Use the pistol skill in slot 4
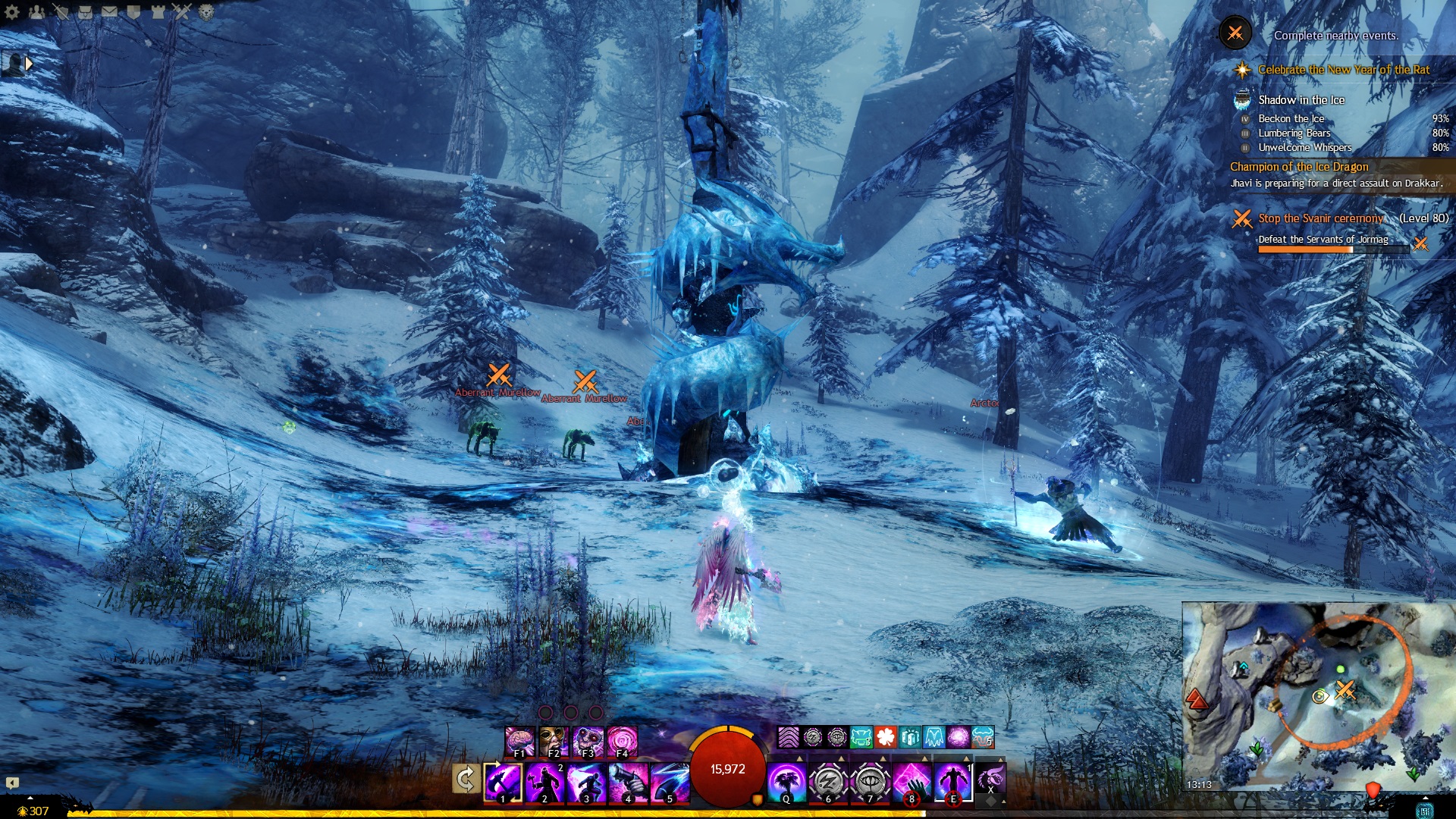This screenshot has height=819, width=1456. pos(628,782)
